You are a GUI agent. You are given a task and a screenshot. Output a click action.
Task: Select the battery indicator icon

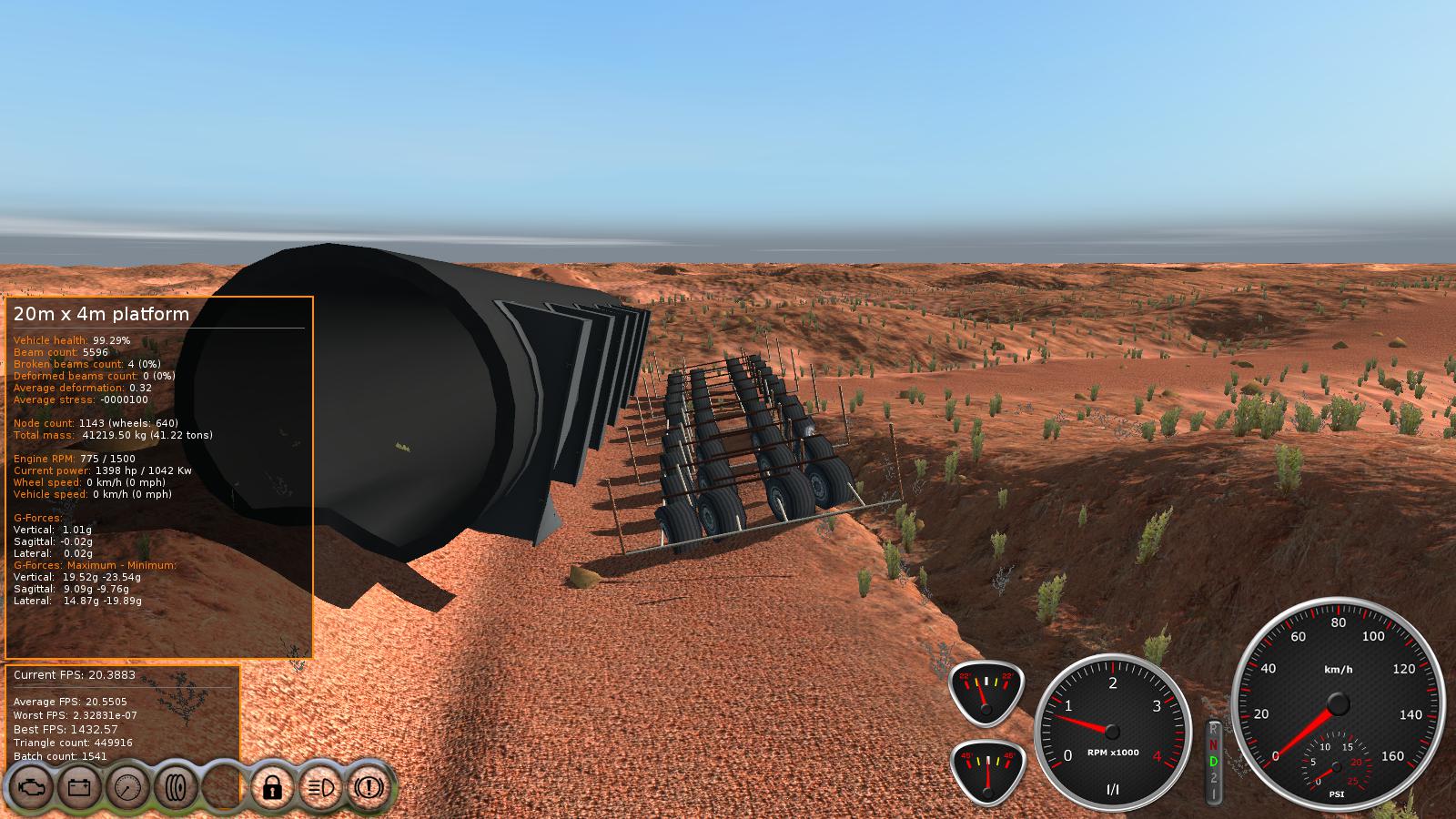pos(79,786)
